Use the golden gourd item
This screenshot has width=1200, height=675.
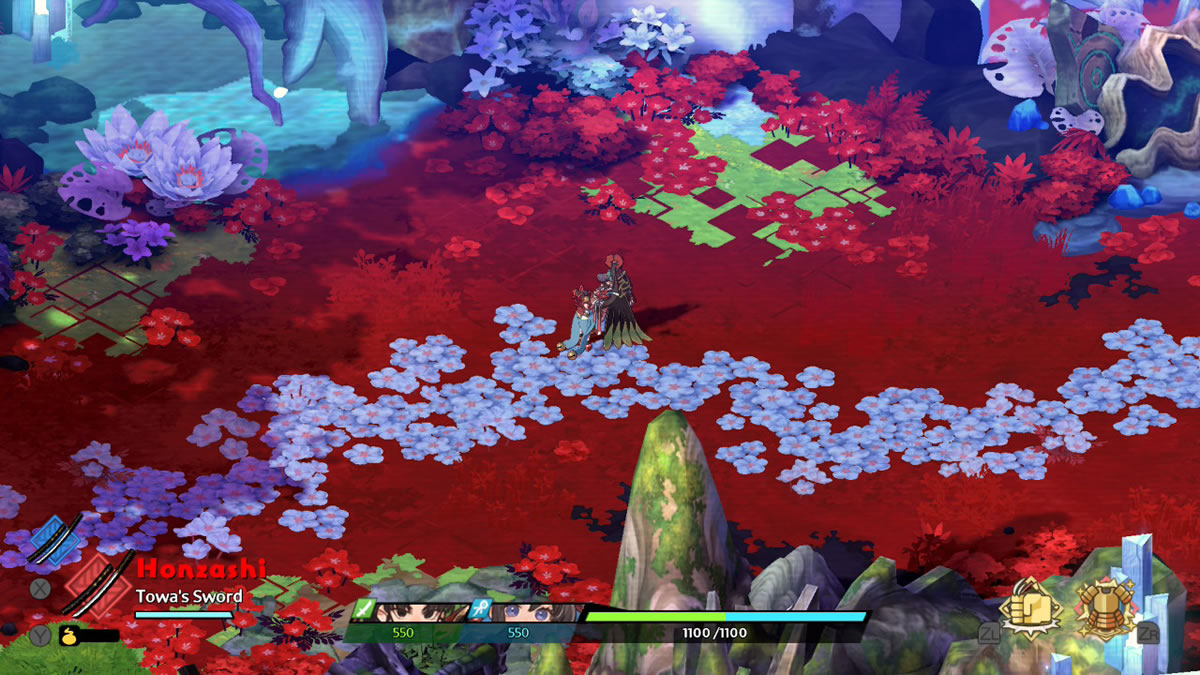[x=70, y=634]
